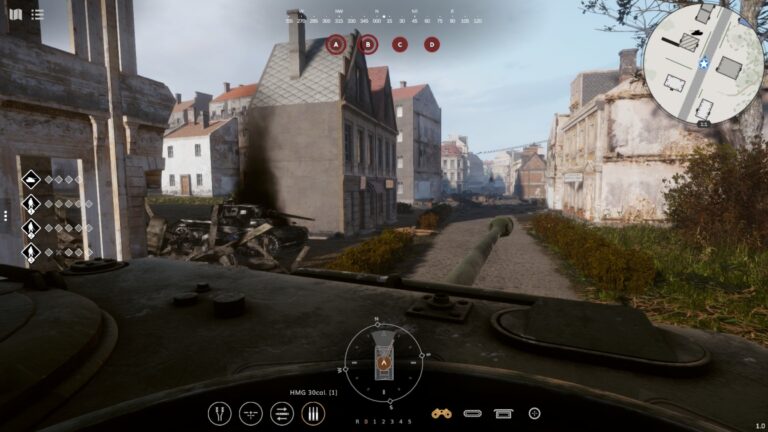Click the crosshair aim mode icon
This screenshot has height=432, width=768.
[x=251, y=413]
